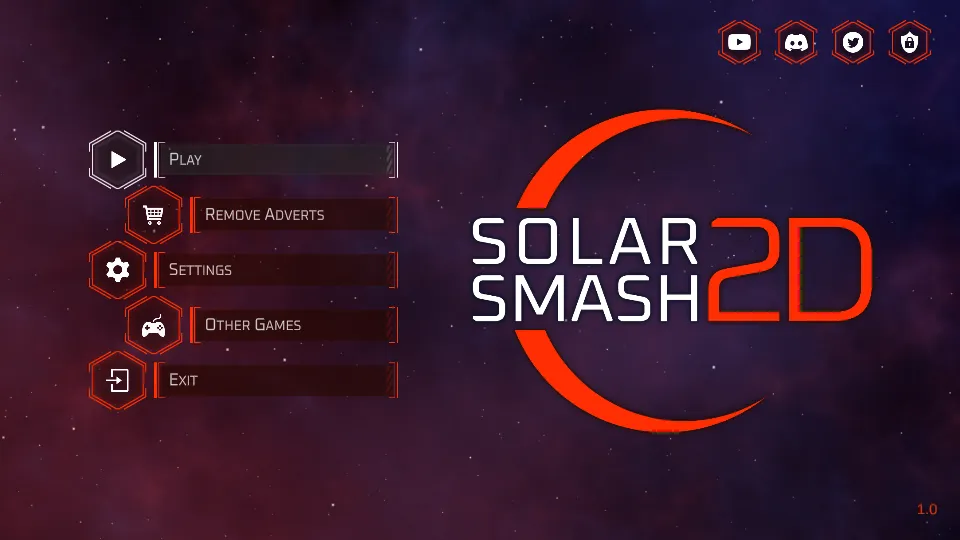Open the Settings menu

(275, 270)
